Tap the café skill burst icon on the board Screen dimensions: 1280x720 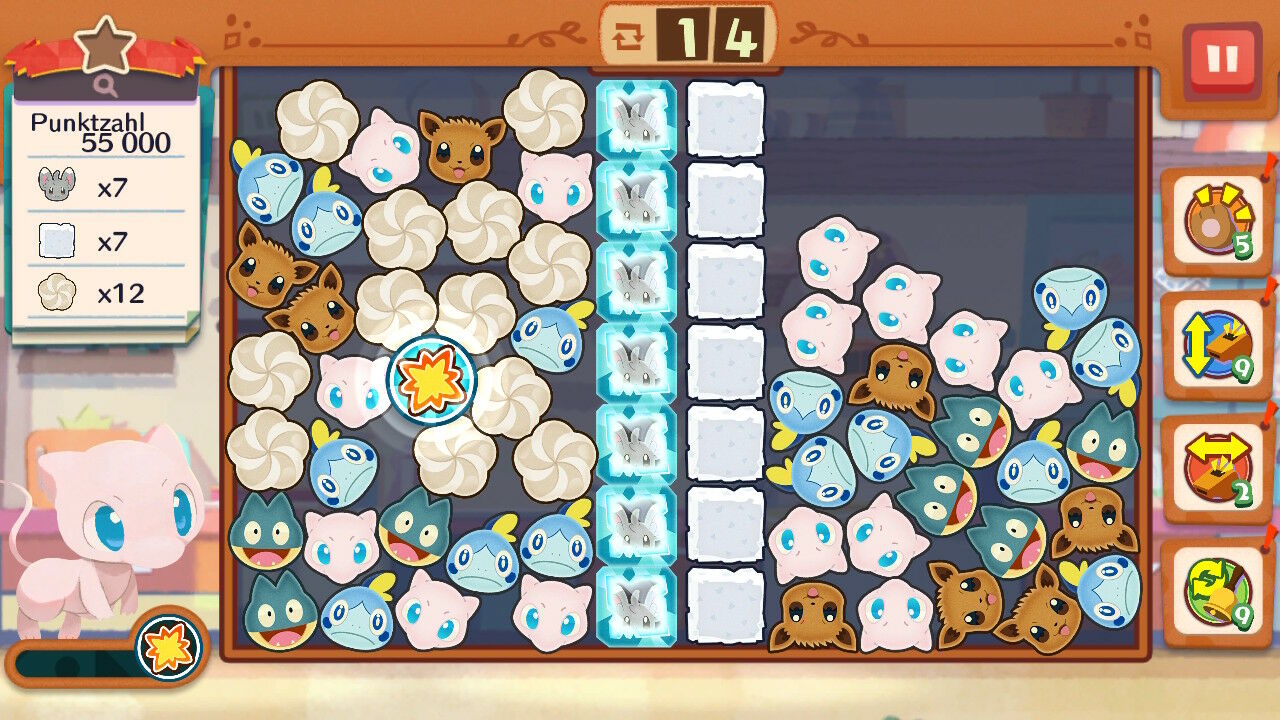[431, 379]
